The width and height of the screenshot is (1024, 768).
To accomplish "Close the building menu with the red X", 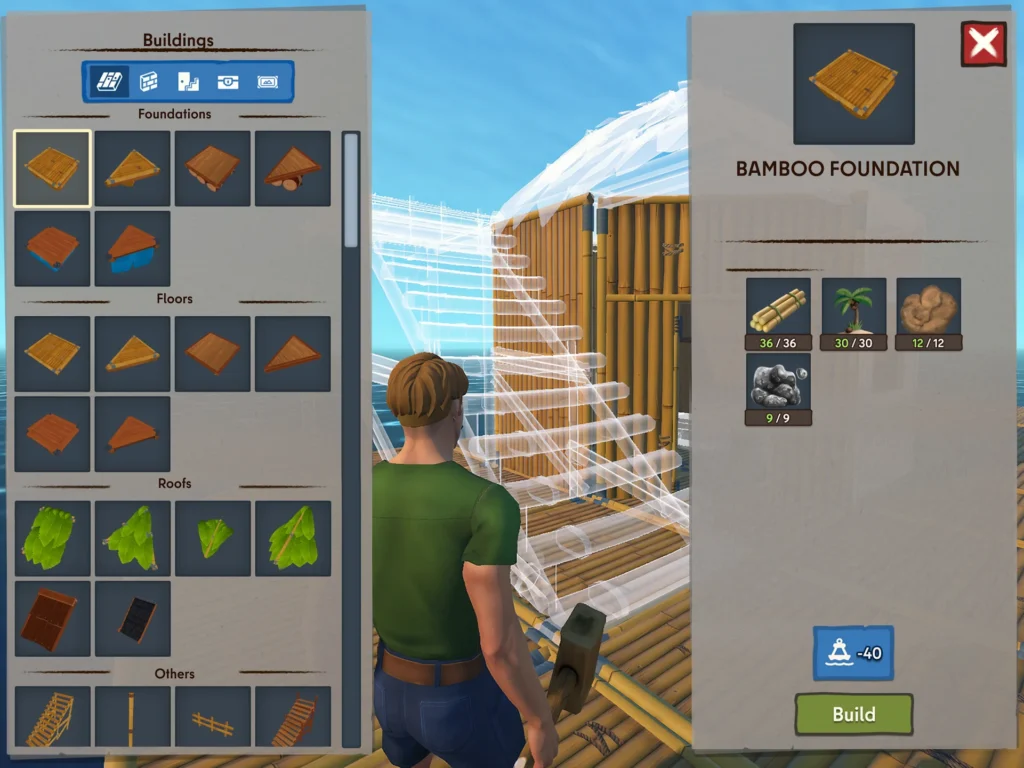I will click(983, 44).
